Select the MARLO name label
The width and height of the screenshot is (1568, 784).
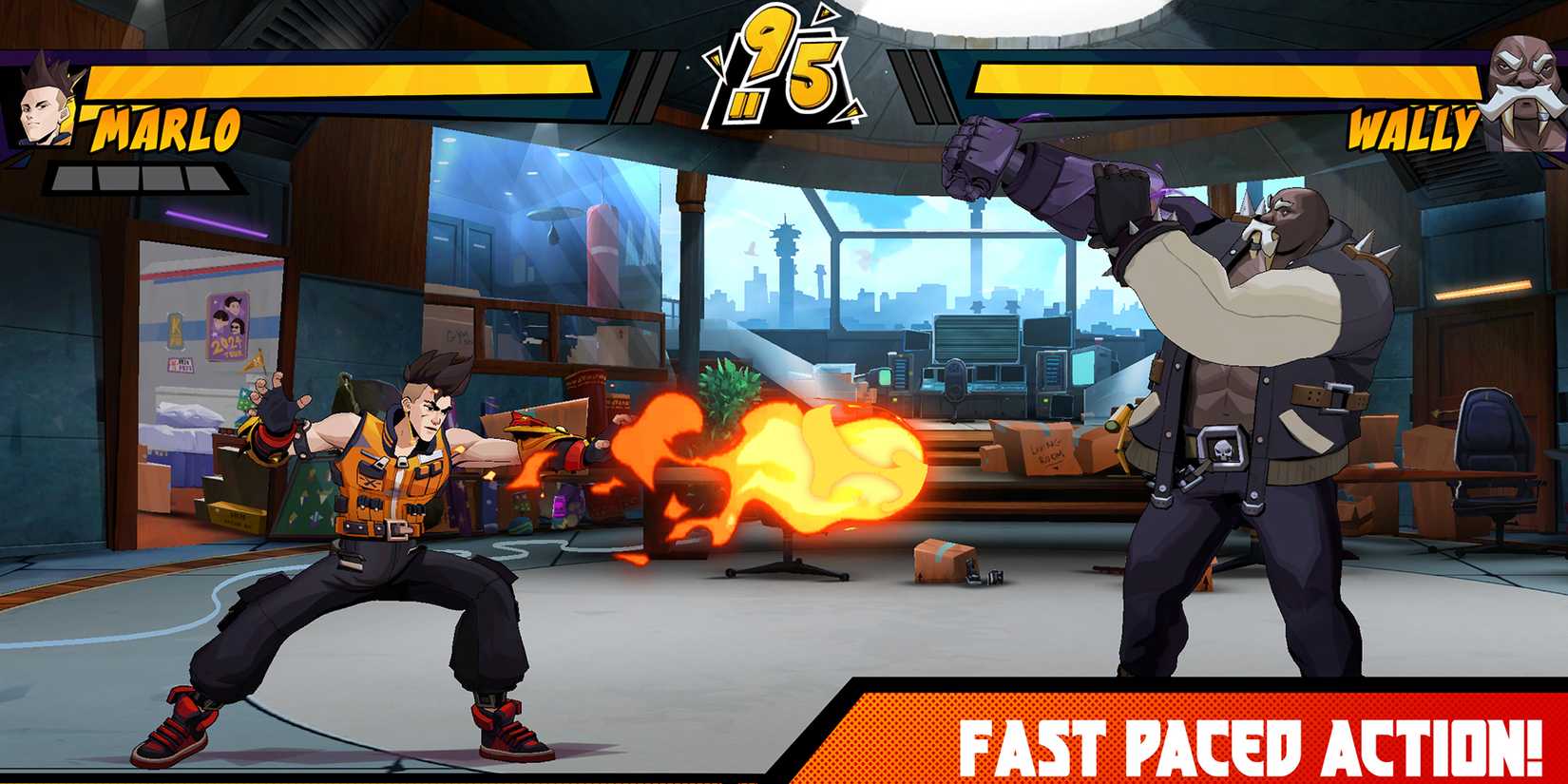166,128
